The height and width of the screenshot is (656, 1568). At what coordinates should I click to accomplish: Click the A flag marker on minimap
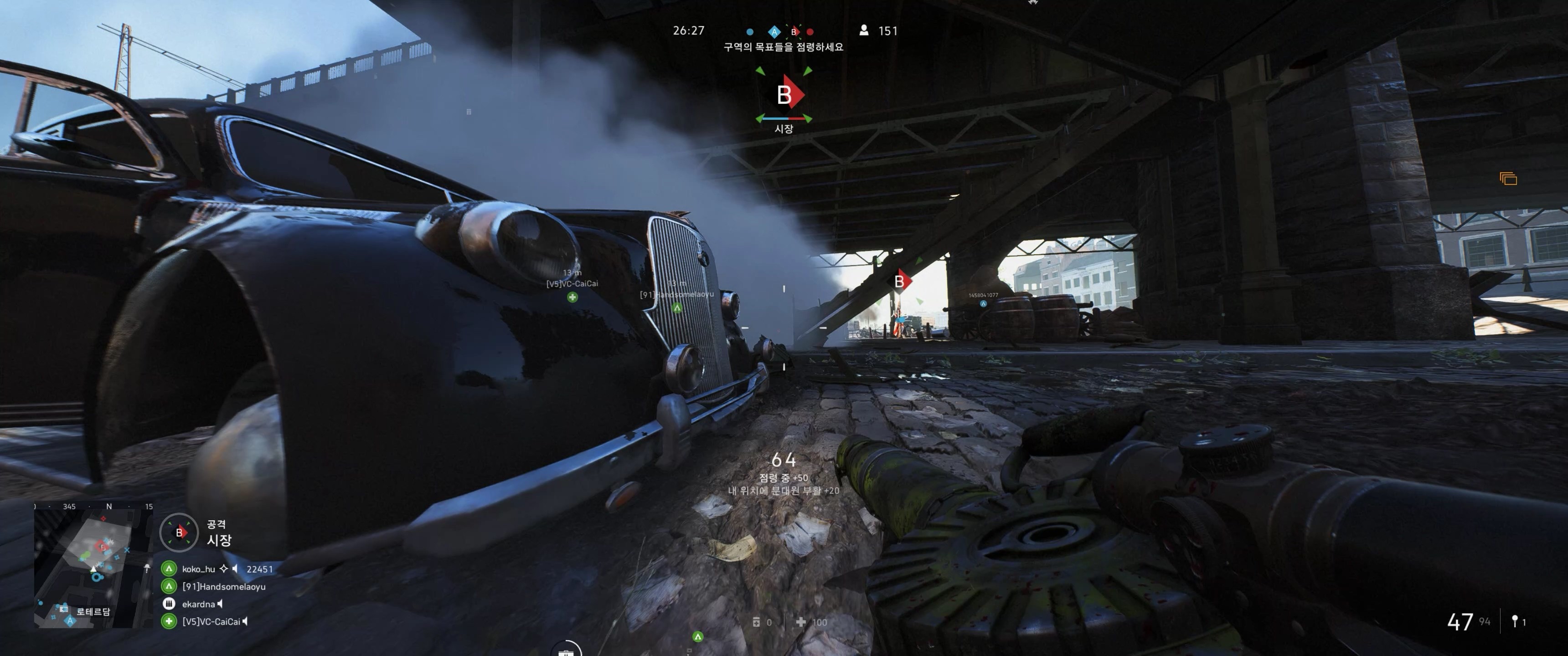point(70,621)
